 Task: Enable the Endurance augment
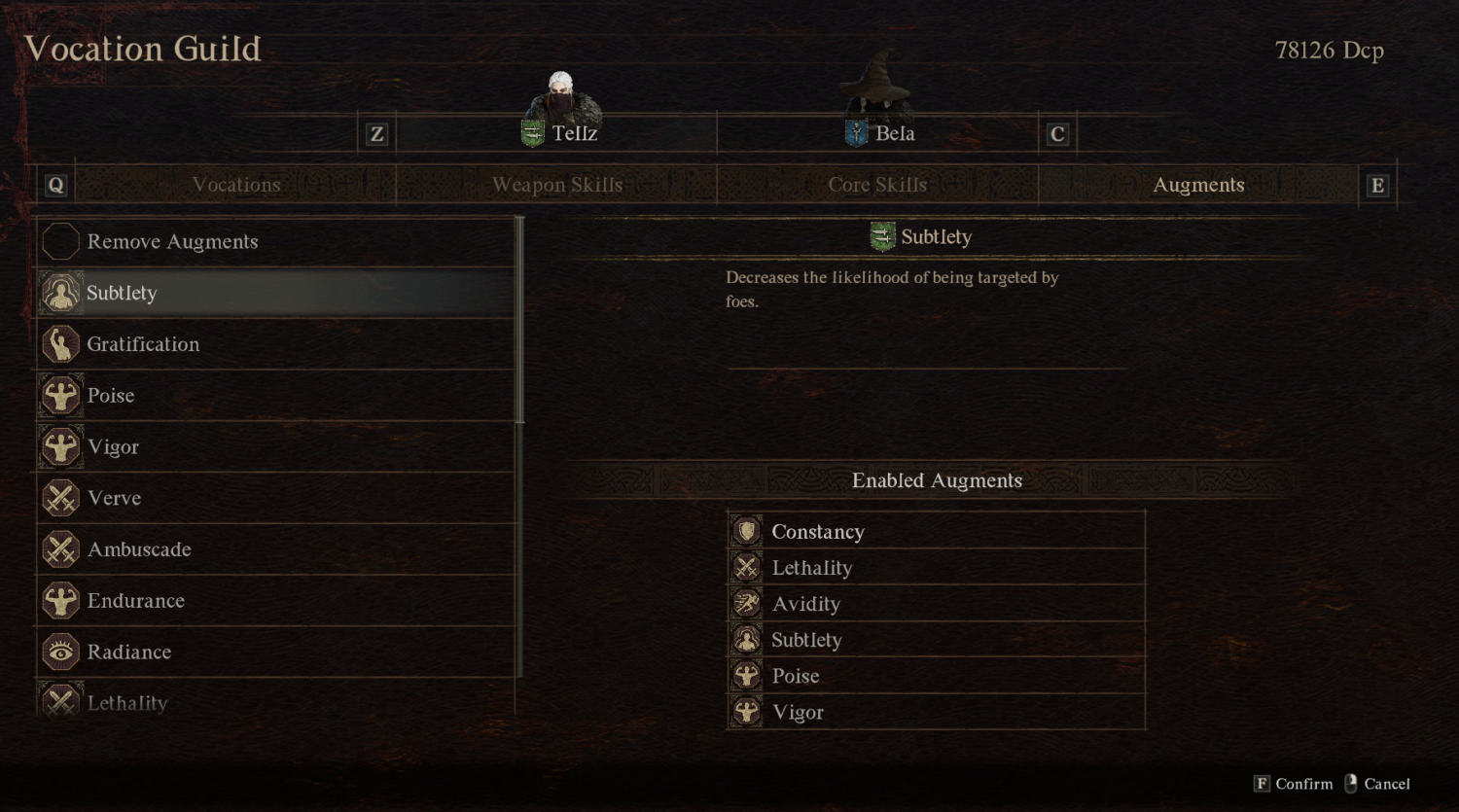tap(136, 601)
